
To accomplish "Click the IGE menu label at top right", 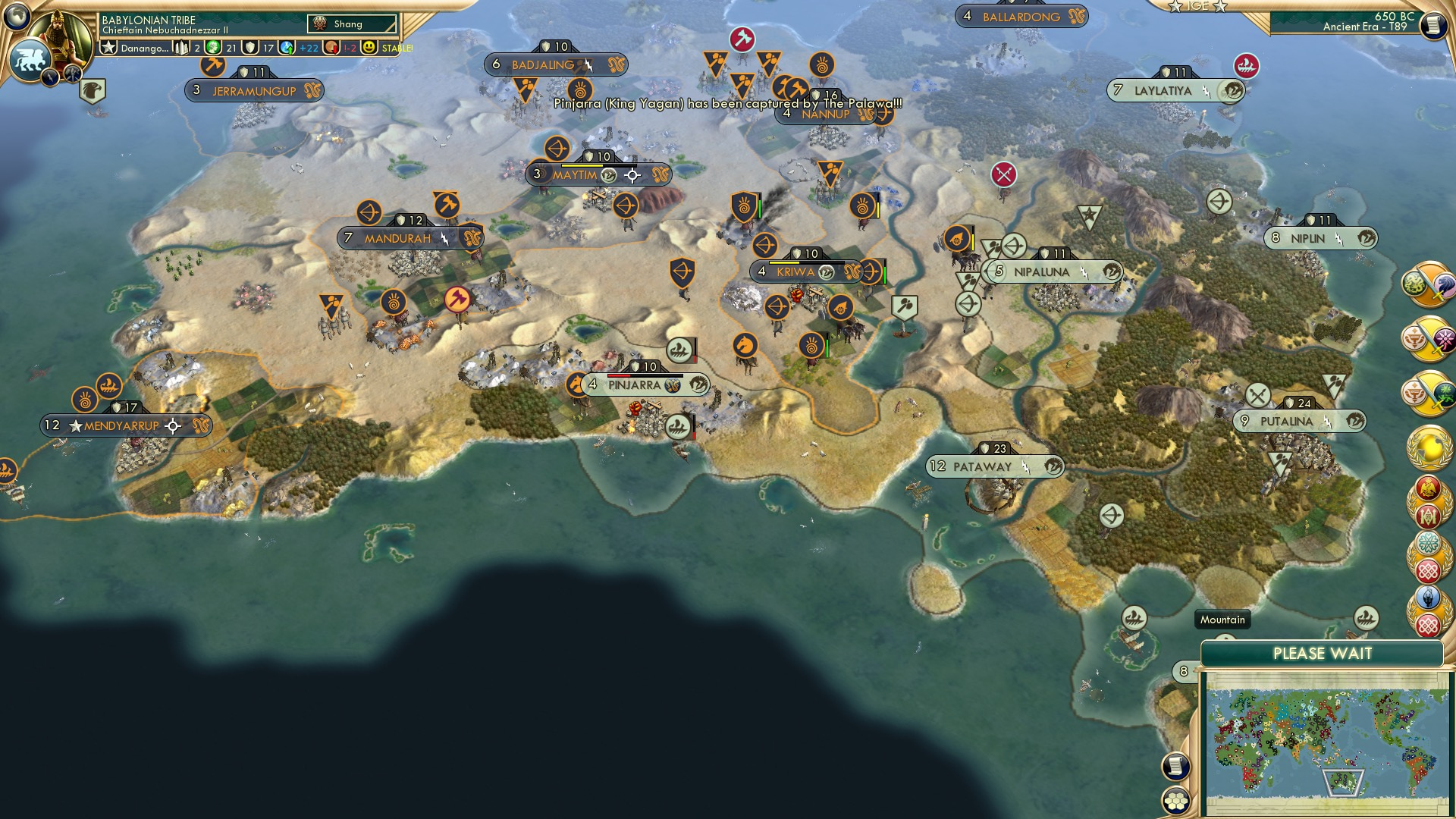I will click(x=1198, y=6).
